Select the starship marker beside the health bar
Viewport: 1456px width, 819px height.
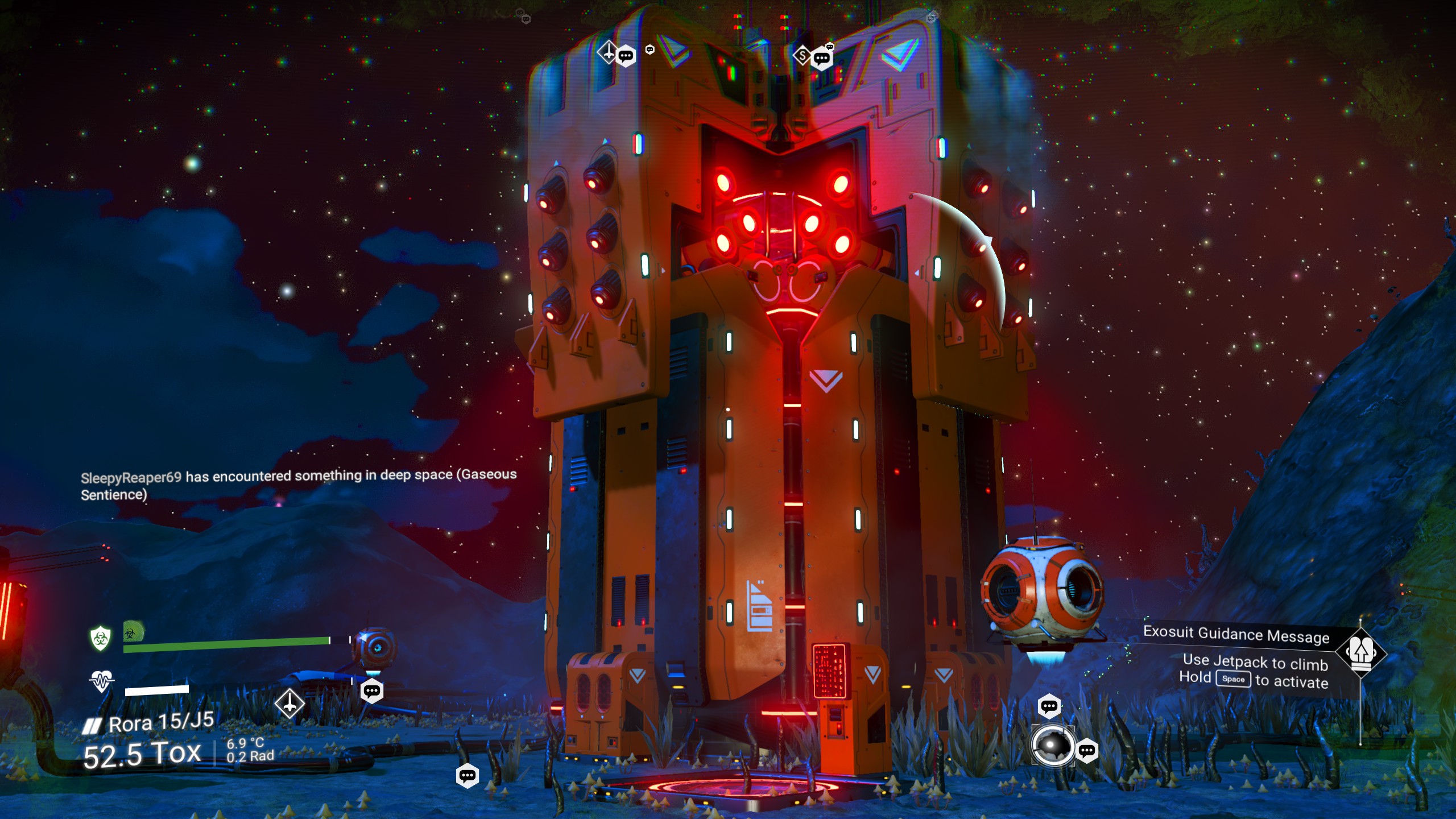point(289,704)
